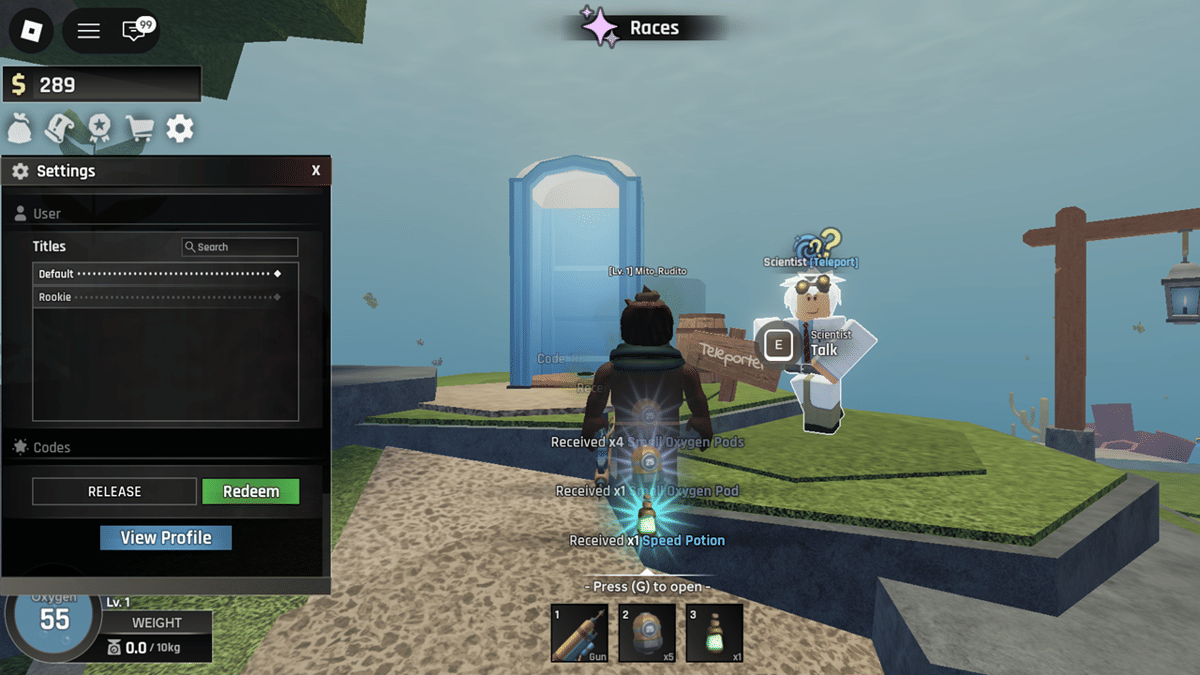Toggle the gear settings icon

(179, 128)
